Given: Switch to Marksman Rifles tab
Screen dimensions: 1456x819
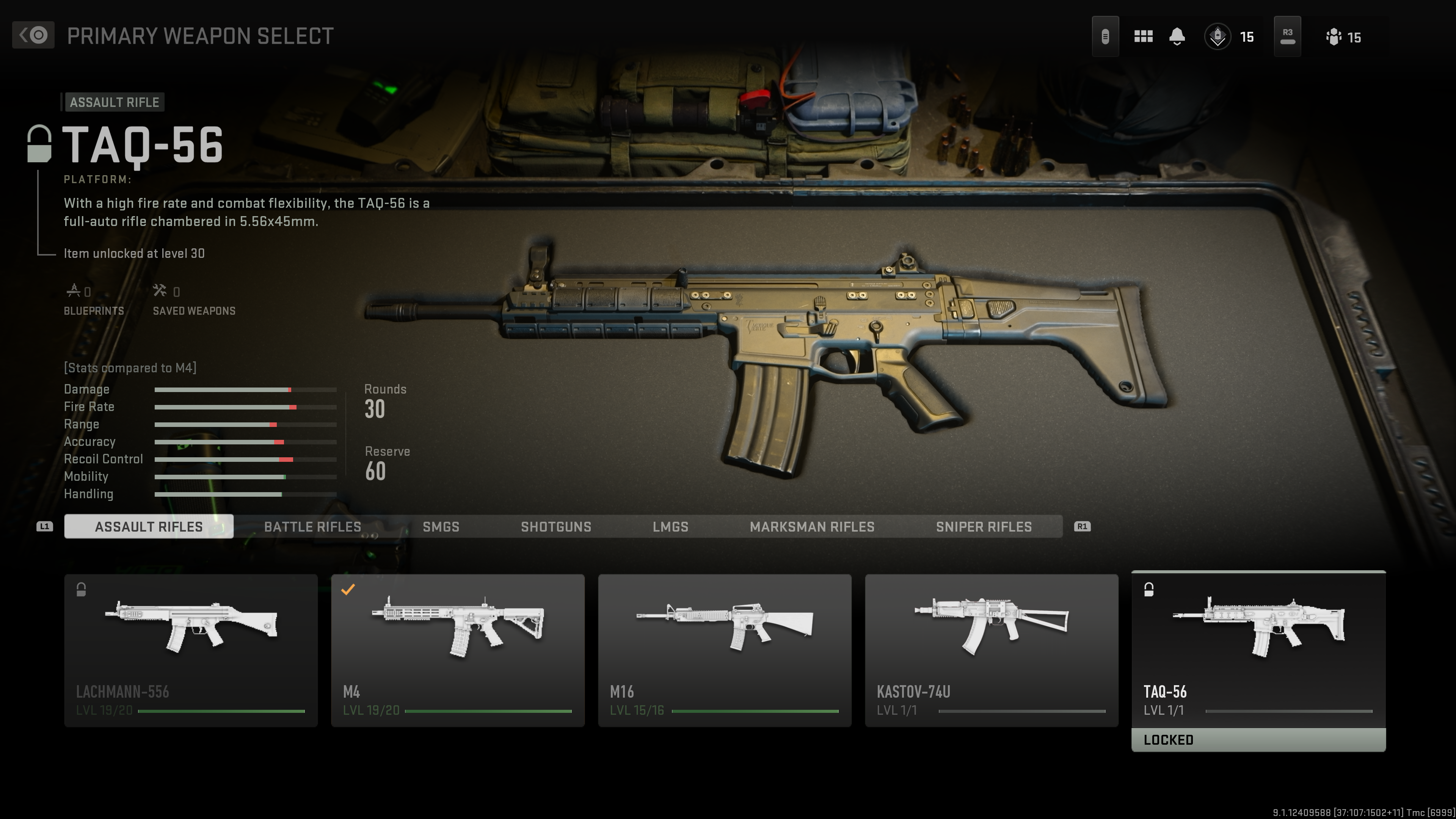Looking at the screenshot, I should [x=812, y=527].
